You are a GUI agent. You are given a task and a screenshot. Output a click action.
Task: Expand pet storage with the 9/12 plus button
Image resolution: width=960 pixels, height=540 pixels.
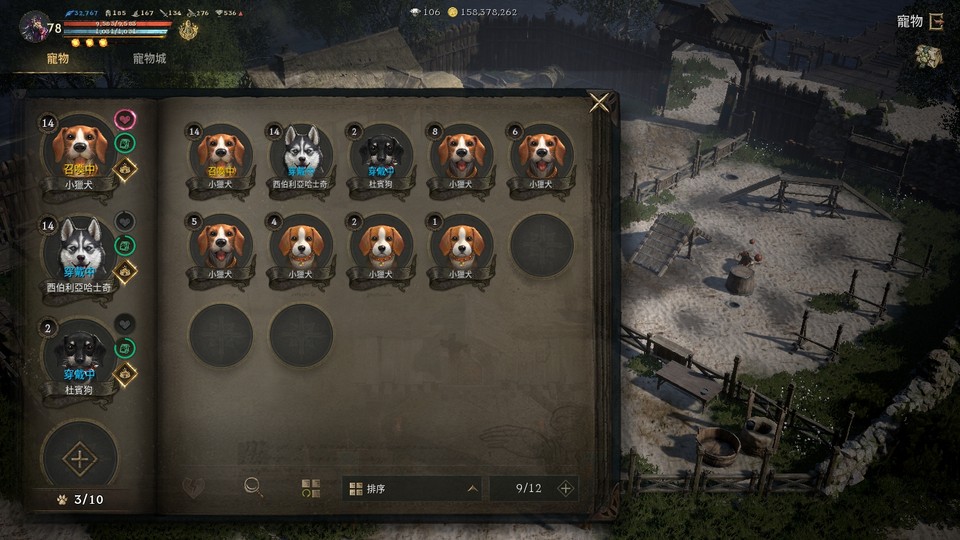point(565,489)
